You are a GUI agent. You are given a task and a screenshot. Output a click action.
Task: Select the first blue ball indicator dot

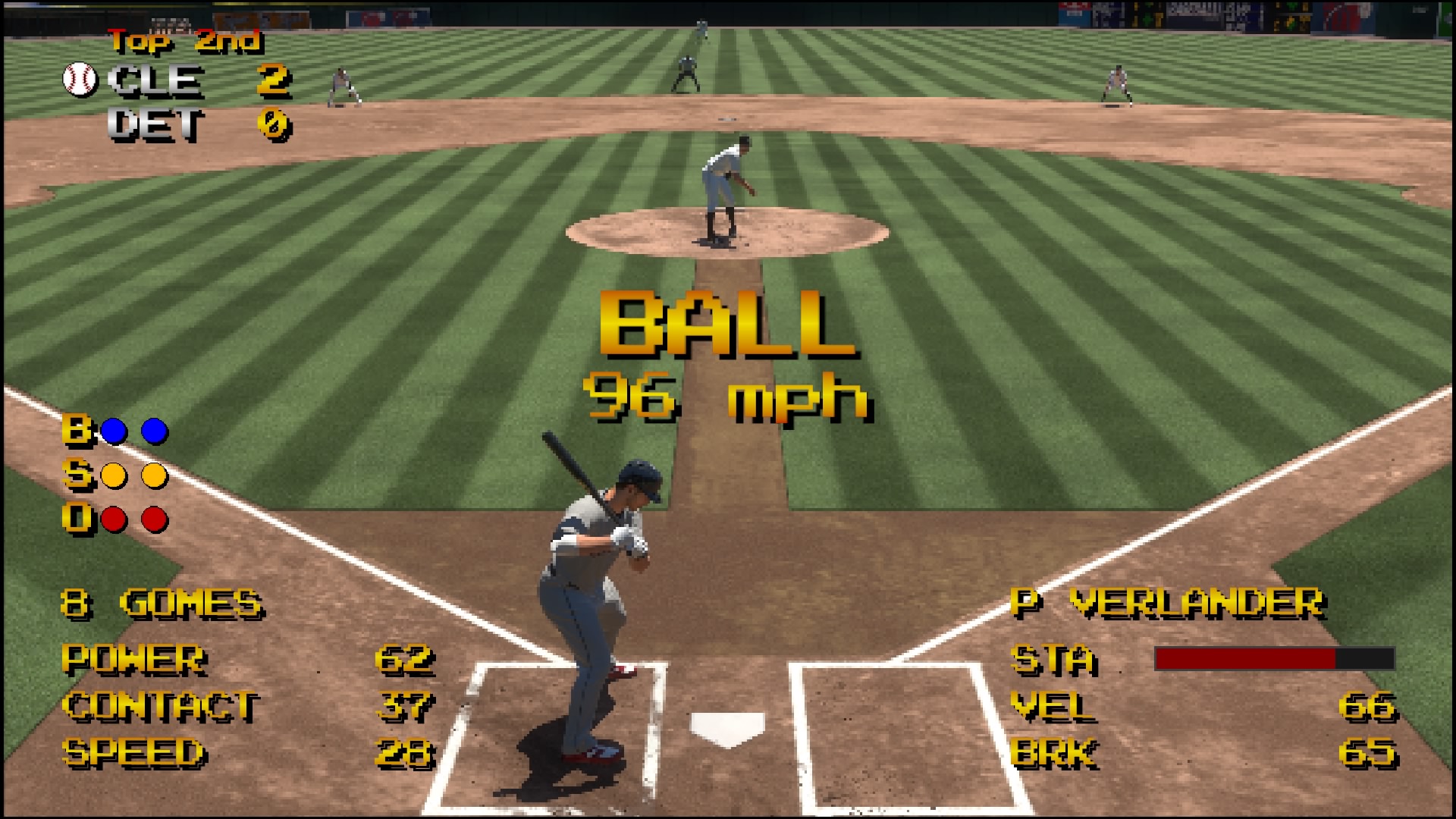tap(114, 430)
